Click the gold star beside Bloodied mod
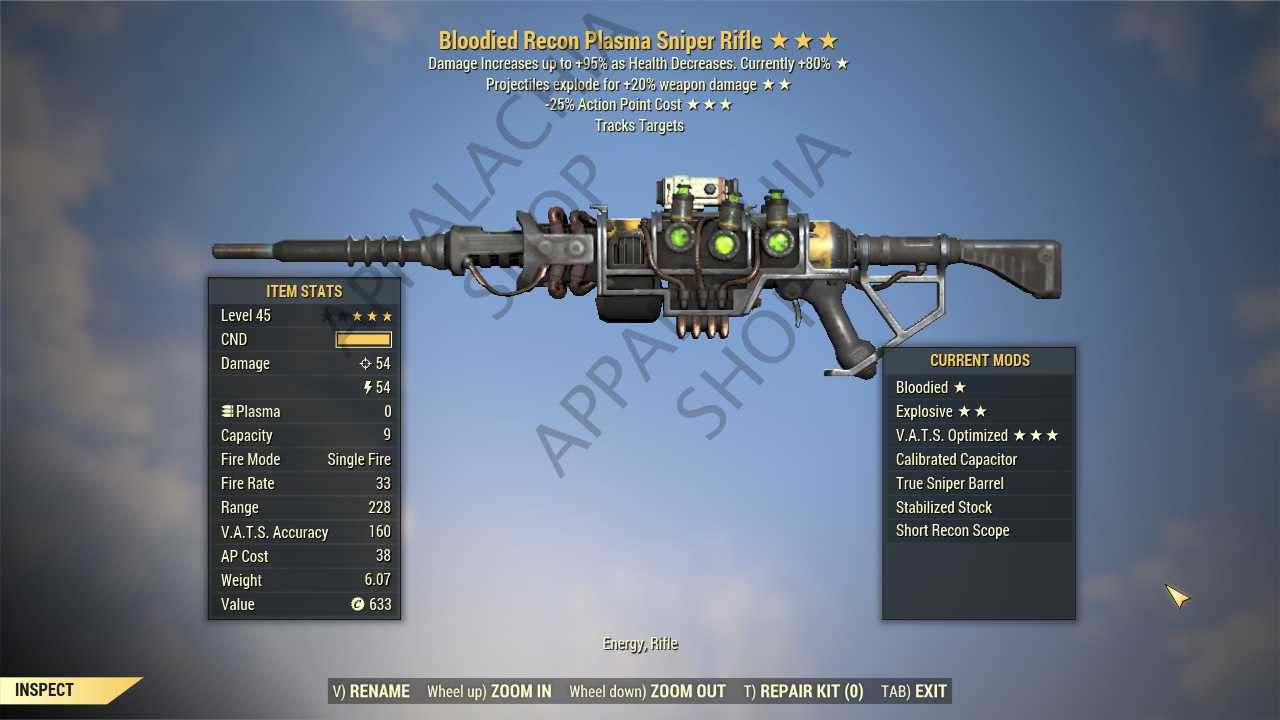 point(959,387)
